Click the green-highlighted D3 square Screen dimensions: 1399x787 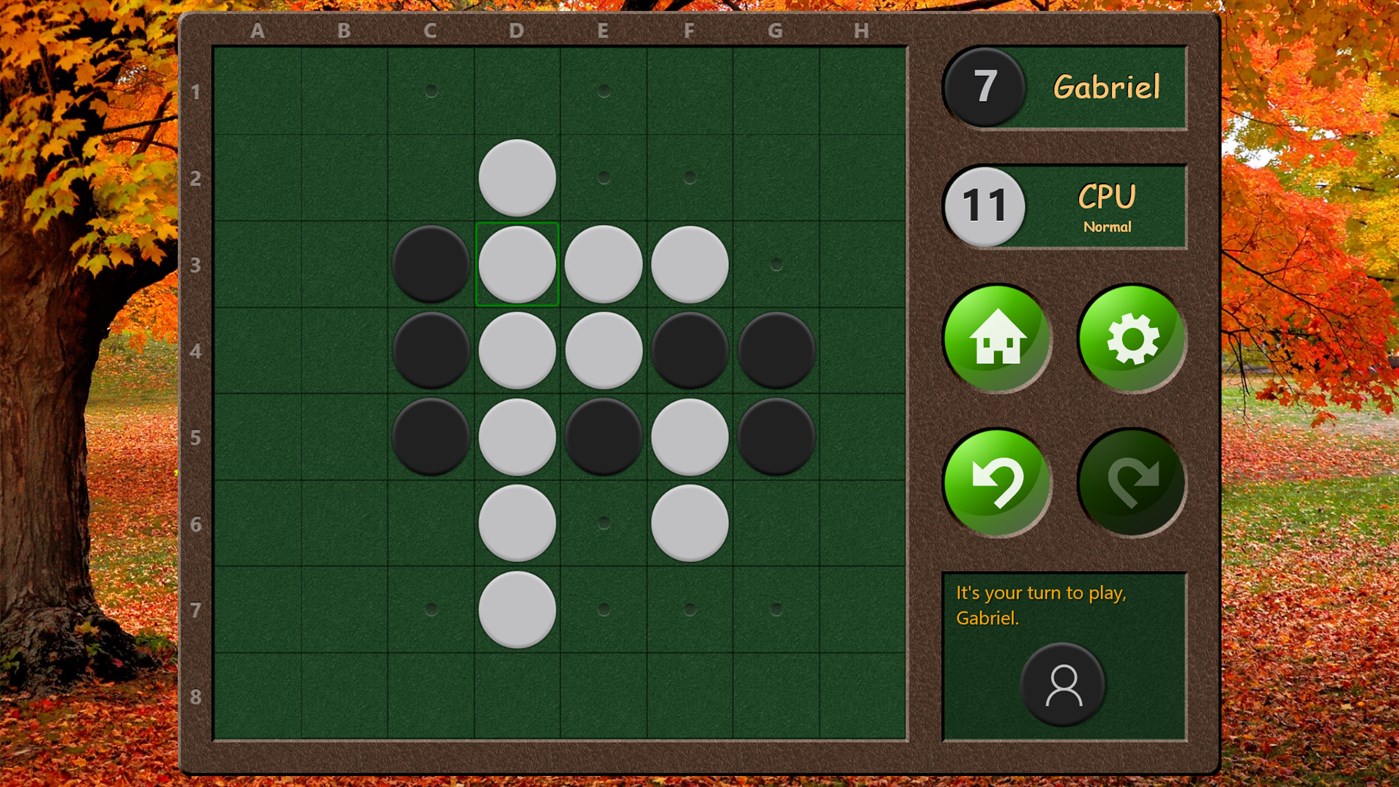coord(516,264)
